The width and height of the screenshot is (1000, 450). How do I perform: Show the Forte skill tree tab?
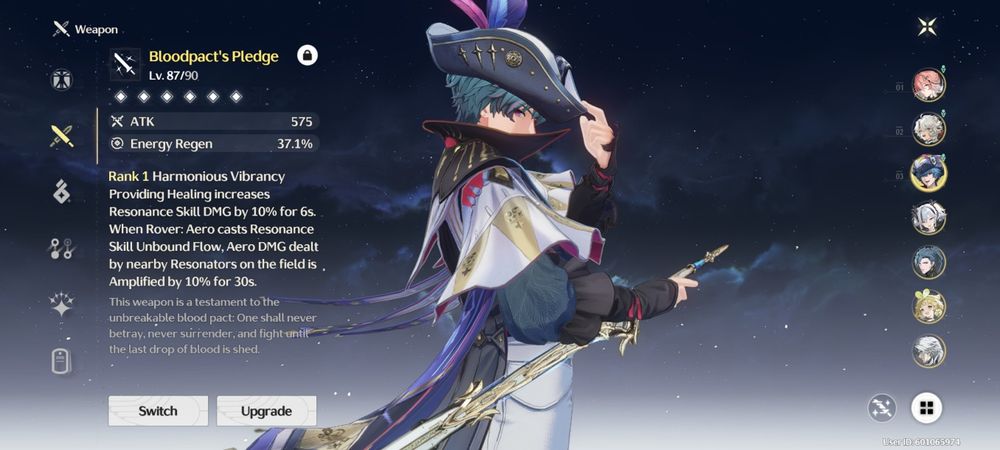coord(62,249)
